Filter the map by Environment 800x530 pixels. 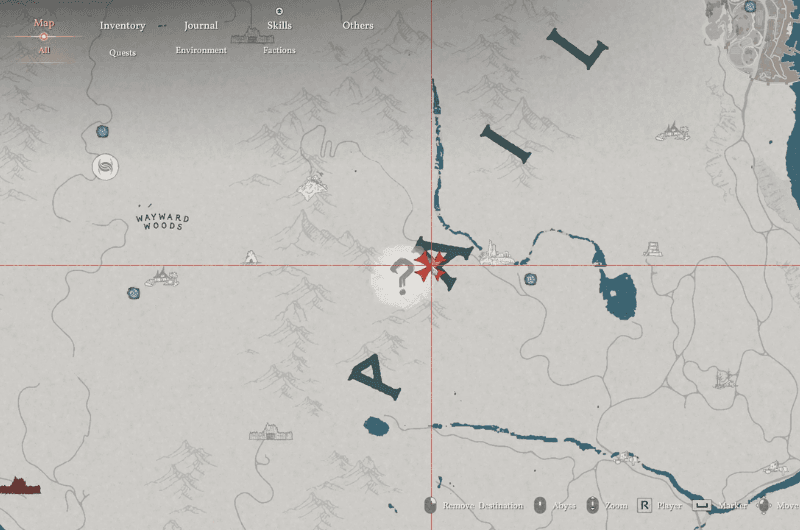tap(201, 50)
